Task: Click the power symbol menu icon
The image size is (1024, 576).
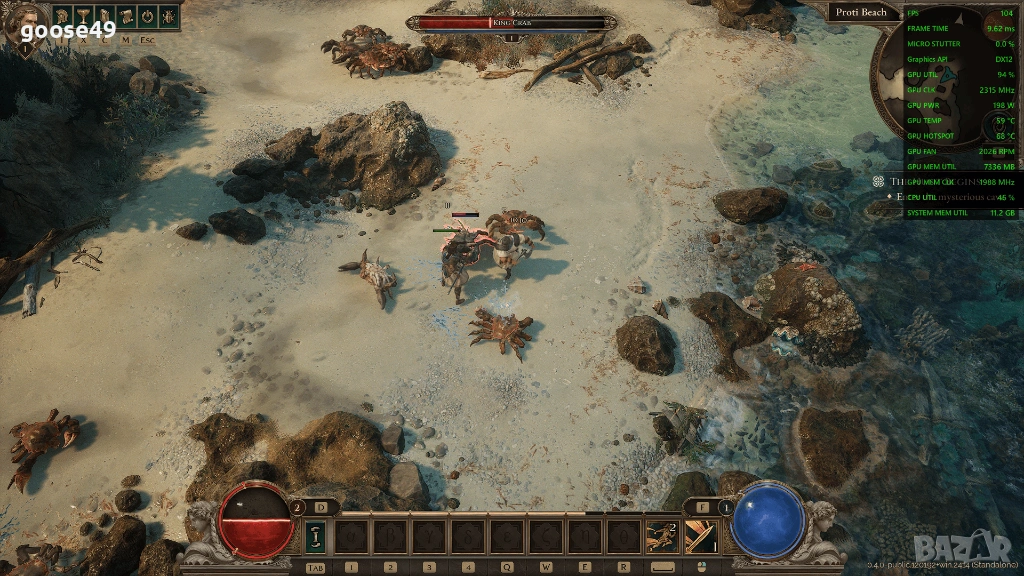Action: tap(146, 16)
